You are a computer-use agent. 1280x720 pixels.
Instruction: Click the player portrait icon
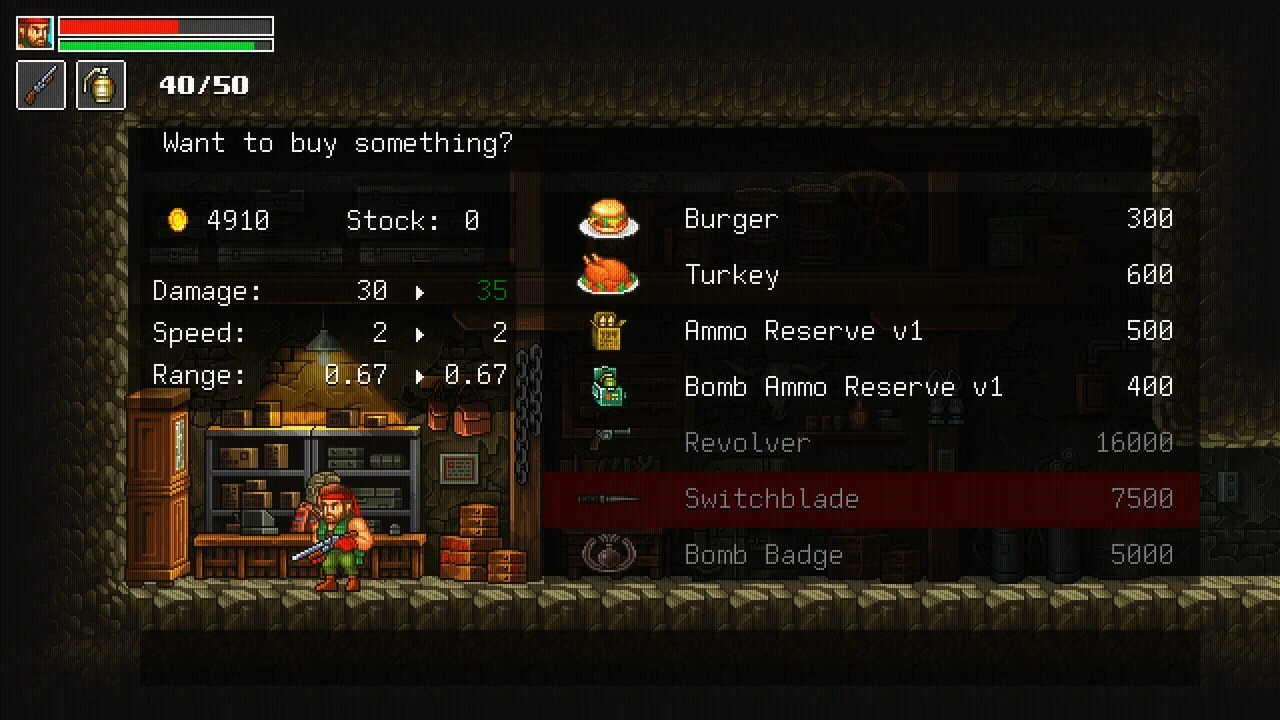[x=35, y=33]
